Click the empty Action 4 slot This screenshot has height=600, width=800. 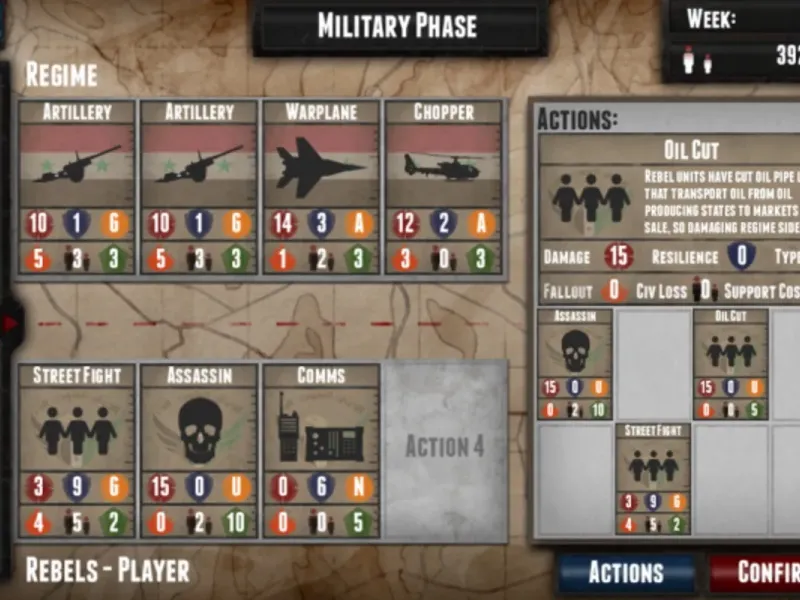444,451
